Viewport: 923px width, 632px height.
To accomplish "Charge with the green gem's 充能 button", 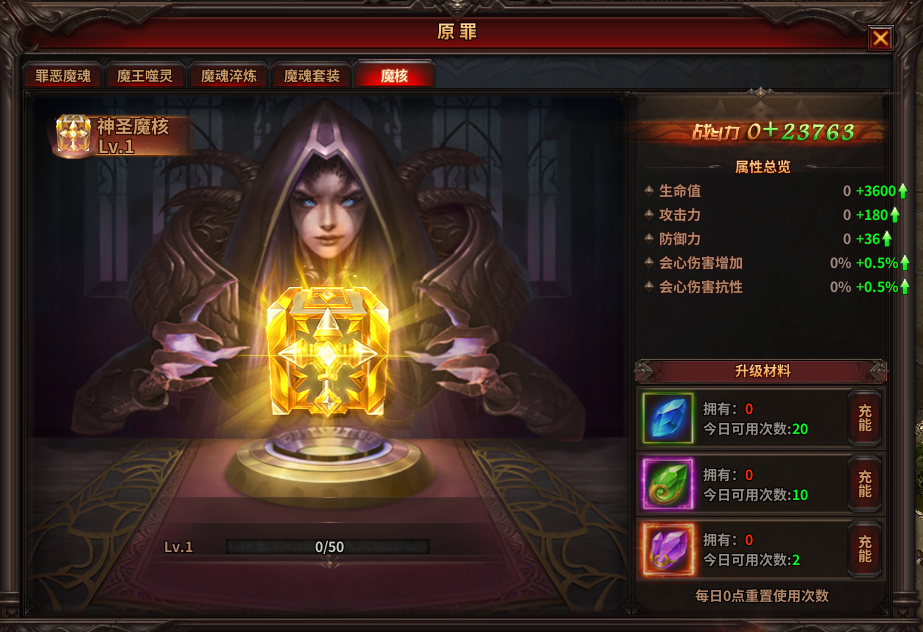I will [864, 484].
